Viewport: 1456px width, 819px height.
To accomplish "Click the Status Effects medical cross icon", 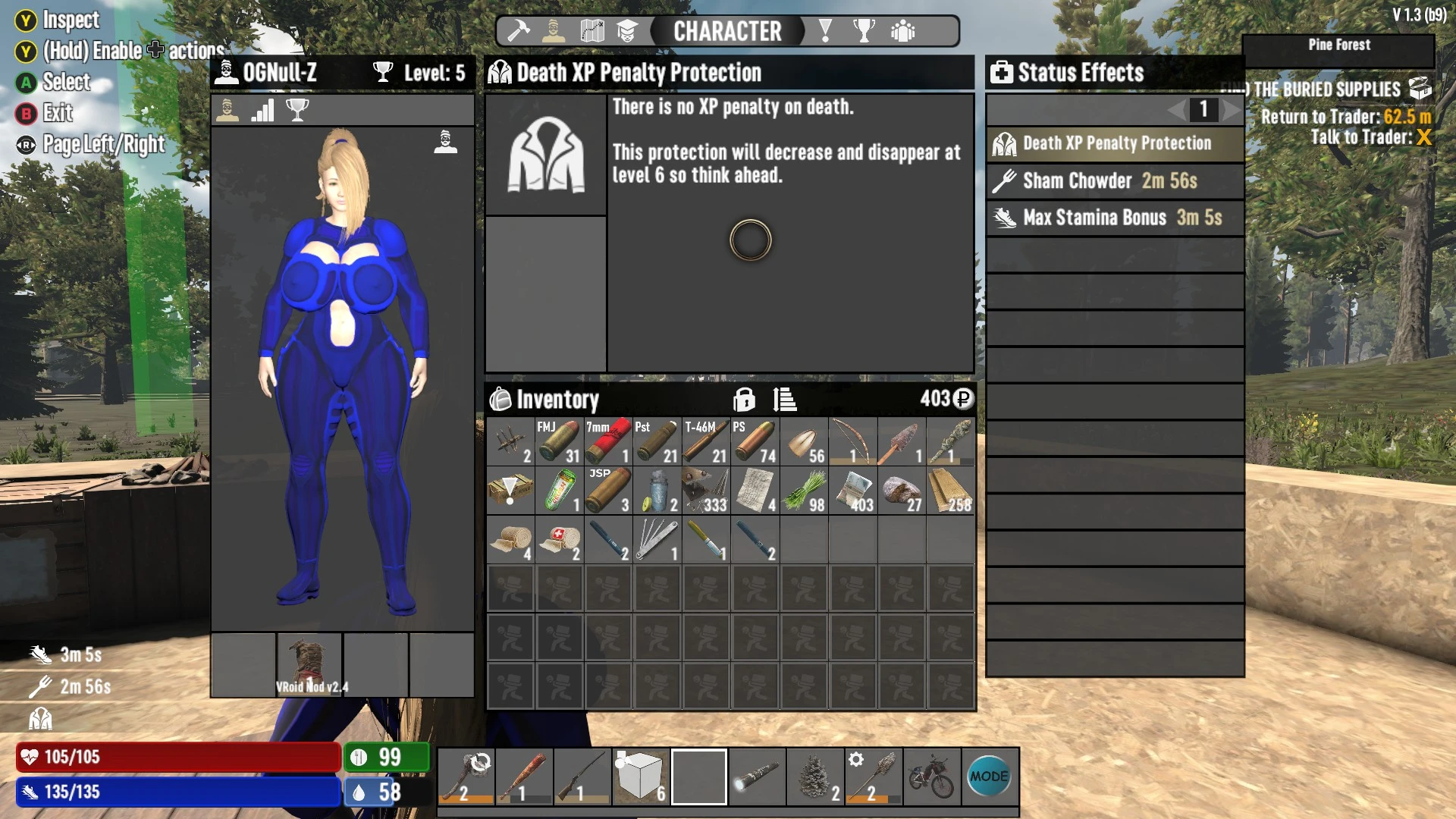I will point(1003,73).
